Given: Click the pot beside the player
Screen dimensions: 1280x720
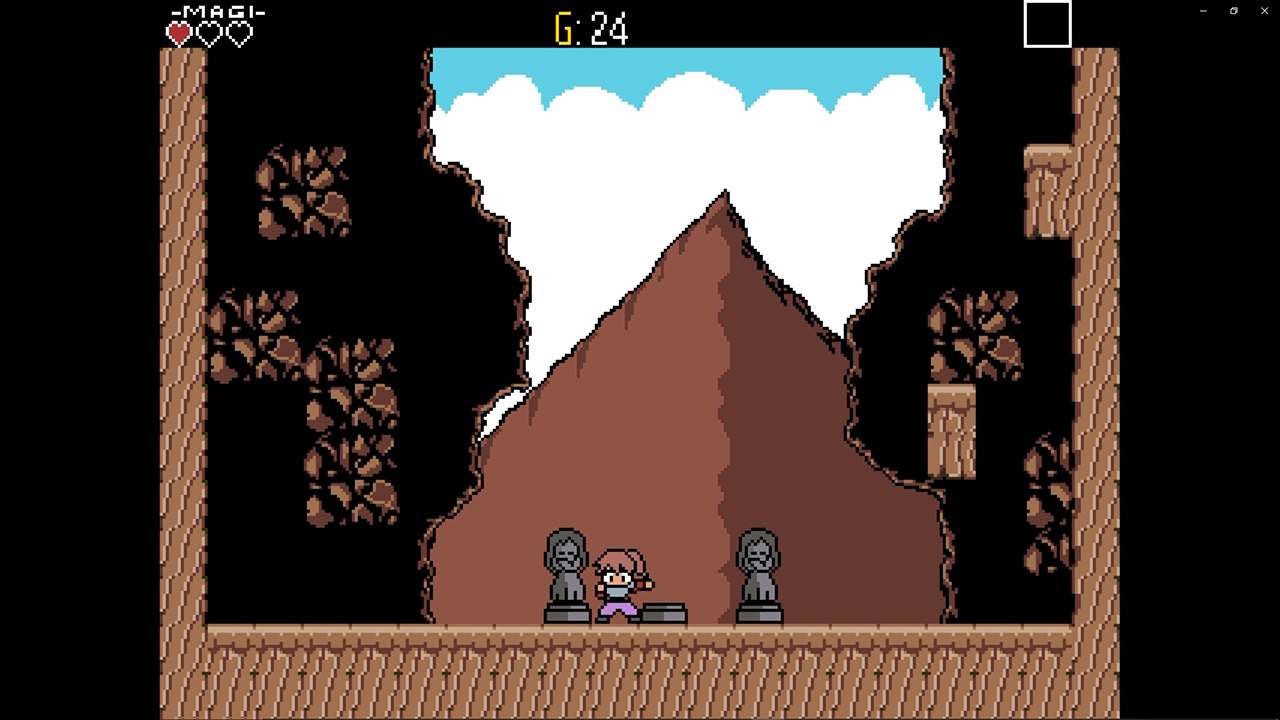Looking at the screenshot, I should (x=666, y=612).
